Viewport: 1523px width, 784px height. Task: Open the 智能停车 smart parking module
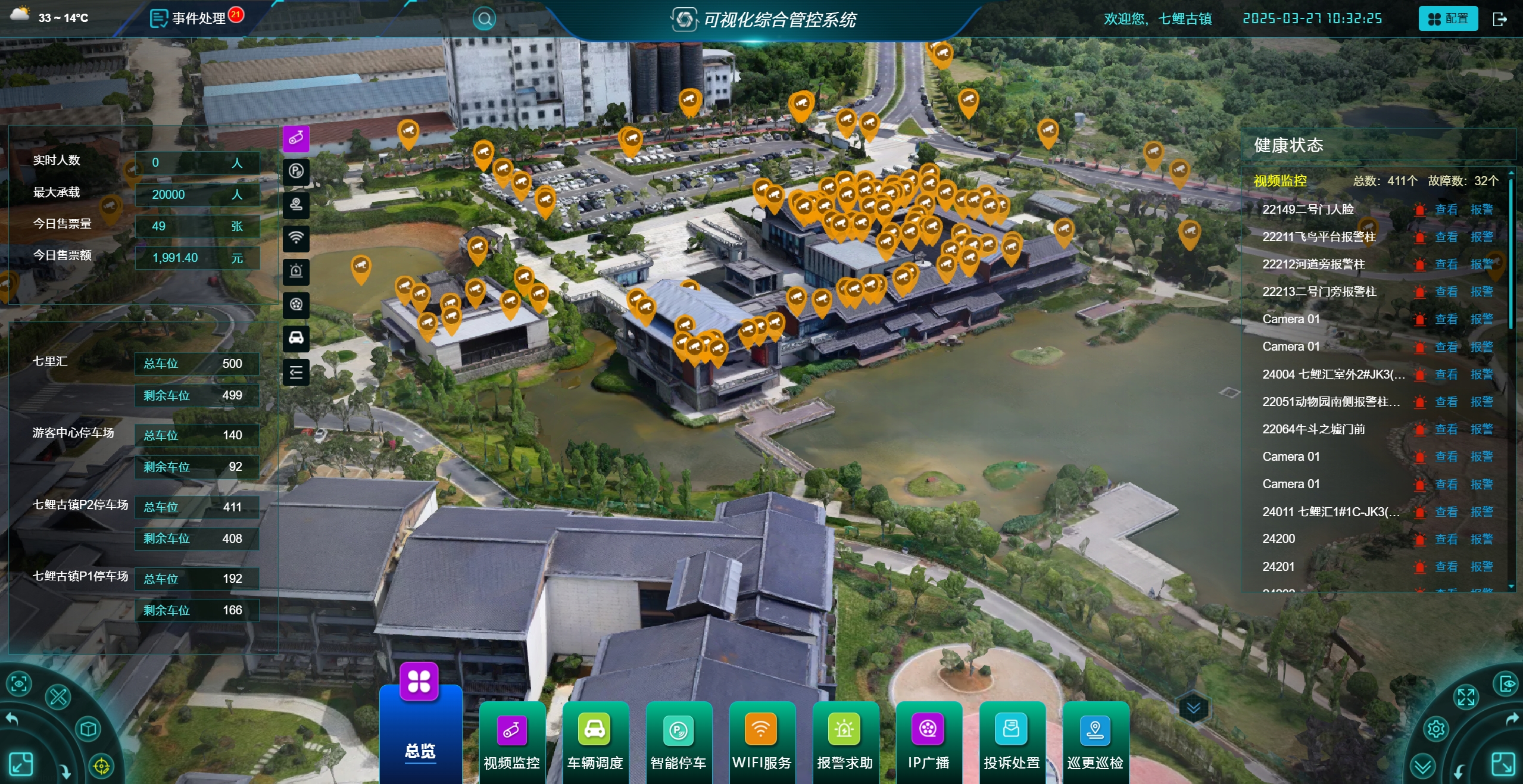[x=678, y=742]
